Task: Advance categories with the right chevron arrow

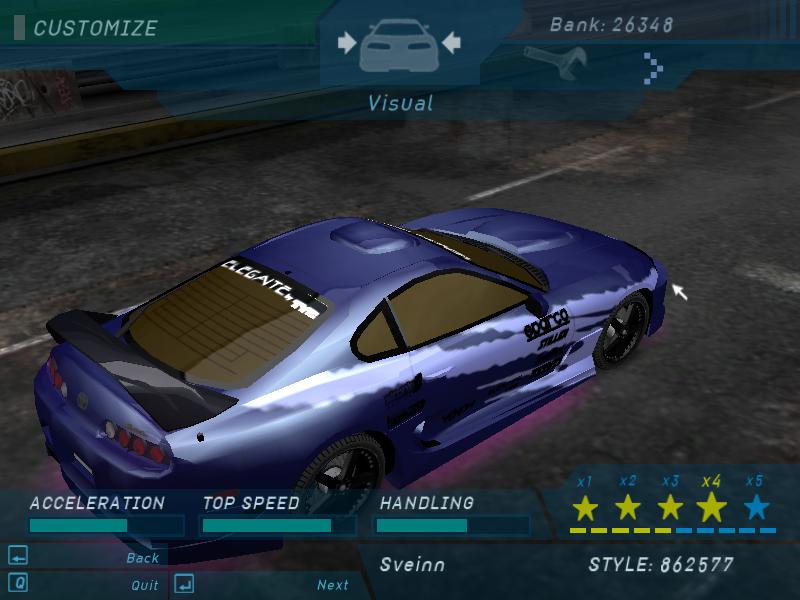Action: tap(654, 68)
